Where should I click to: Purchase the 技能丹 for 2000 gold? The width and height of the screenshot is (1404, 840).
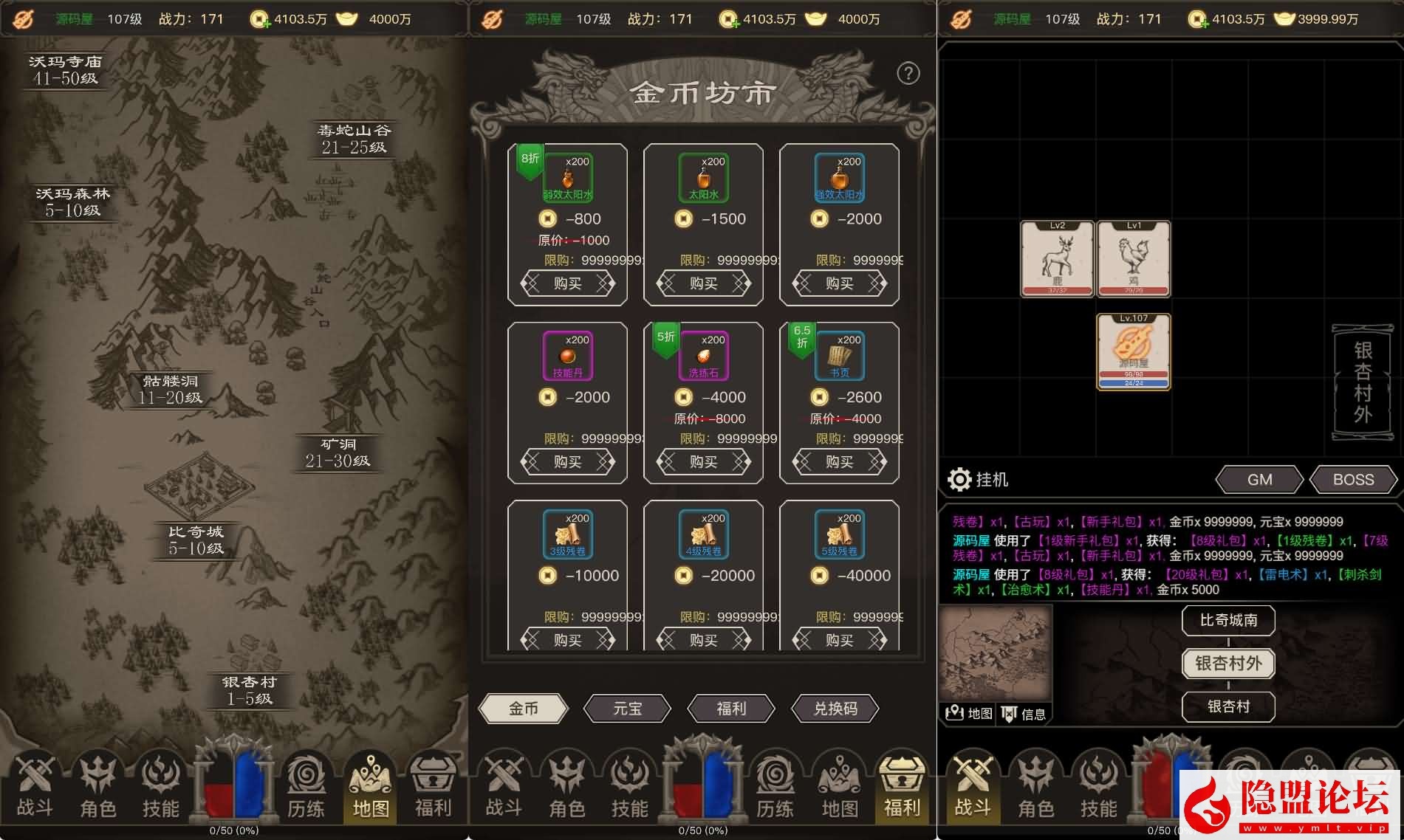567,462
